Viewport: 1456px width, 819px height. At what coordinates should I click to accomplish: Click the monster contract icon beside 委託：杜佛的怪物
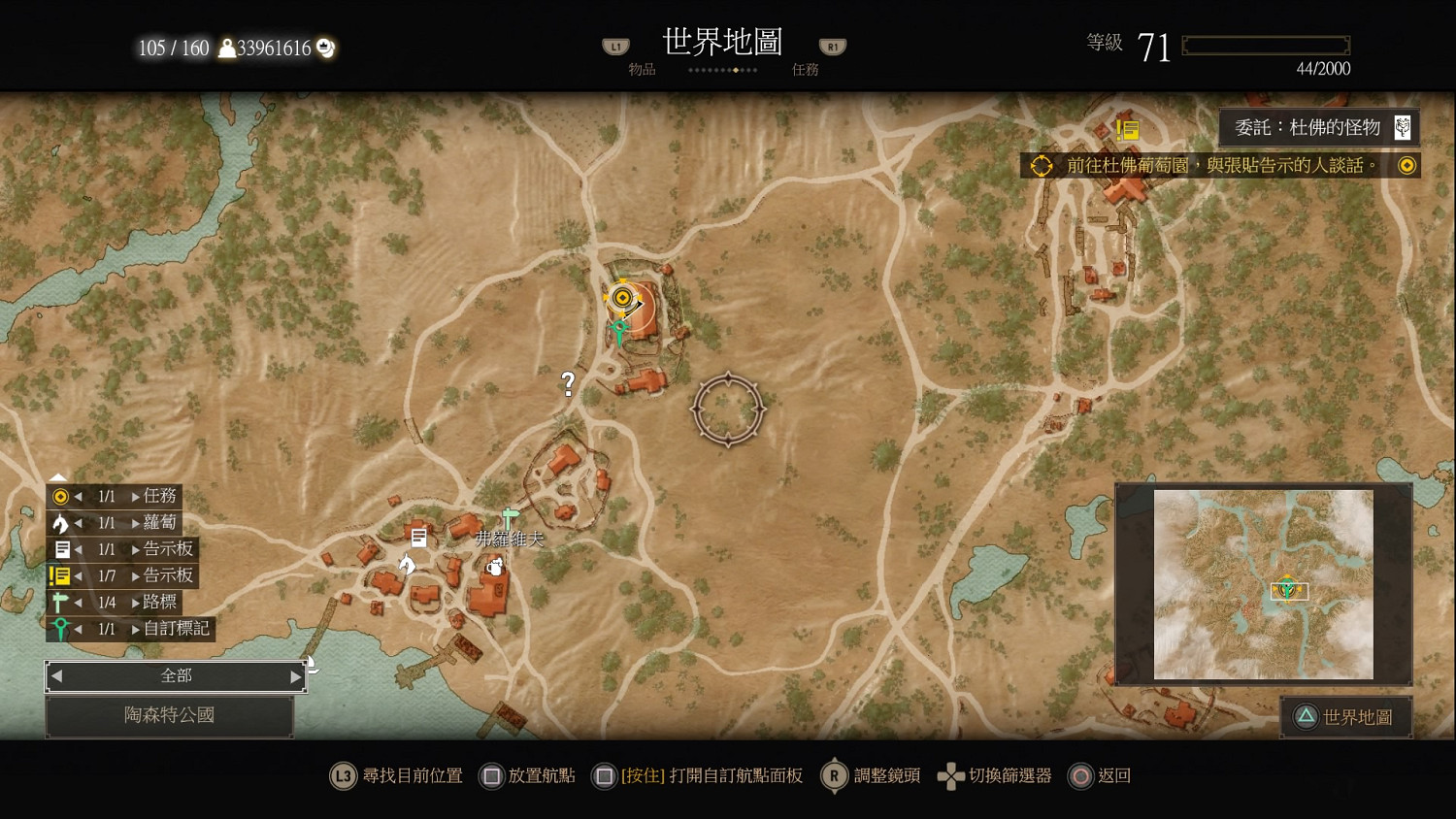coord(1402,127)
